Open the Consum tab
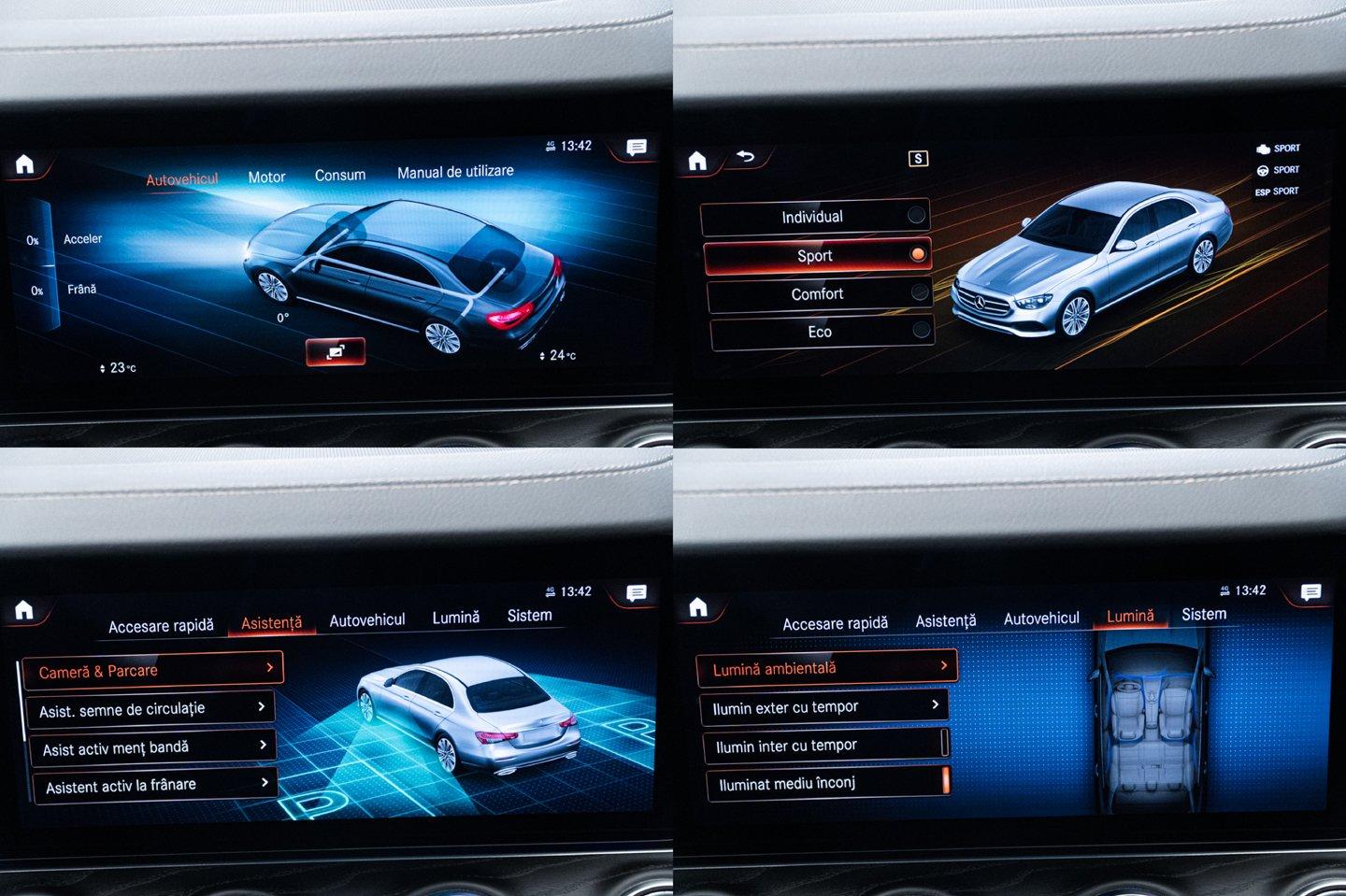The height and width of the screenshot is (896, 1346). click(x=339, y=175)
